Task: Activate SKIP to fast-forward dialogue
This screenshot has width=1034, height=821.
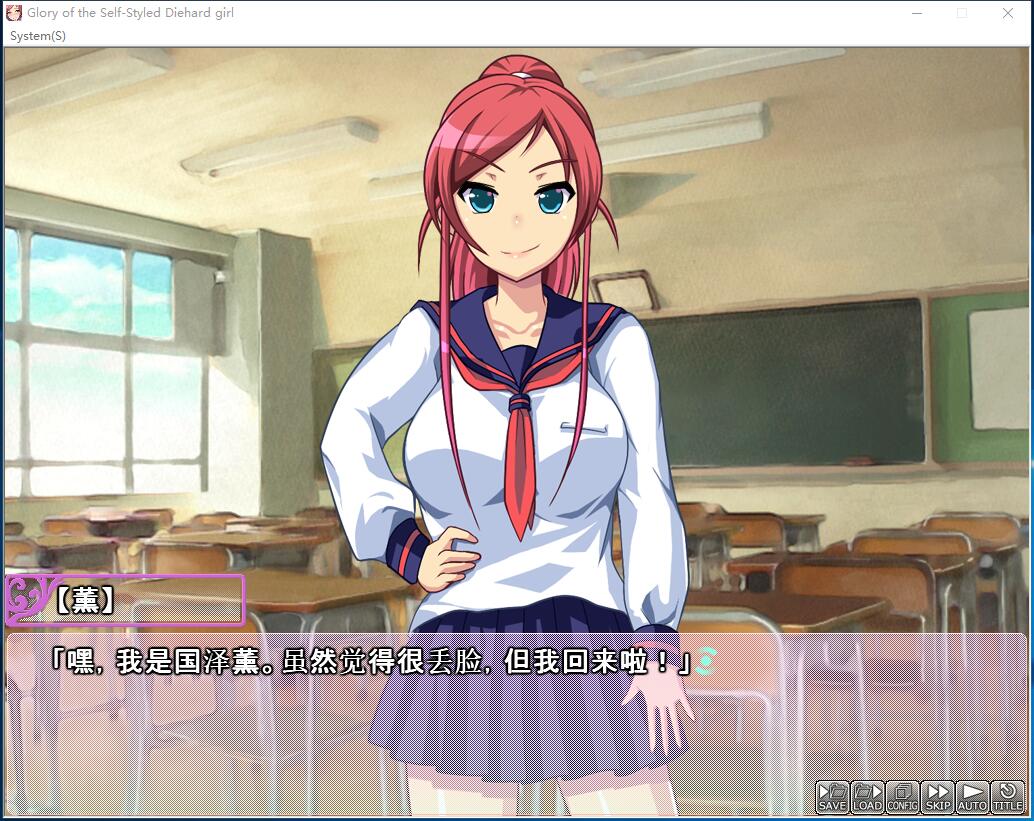Action: [x=938, y=797]
